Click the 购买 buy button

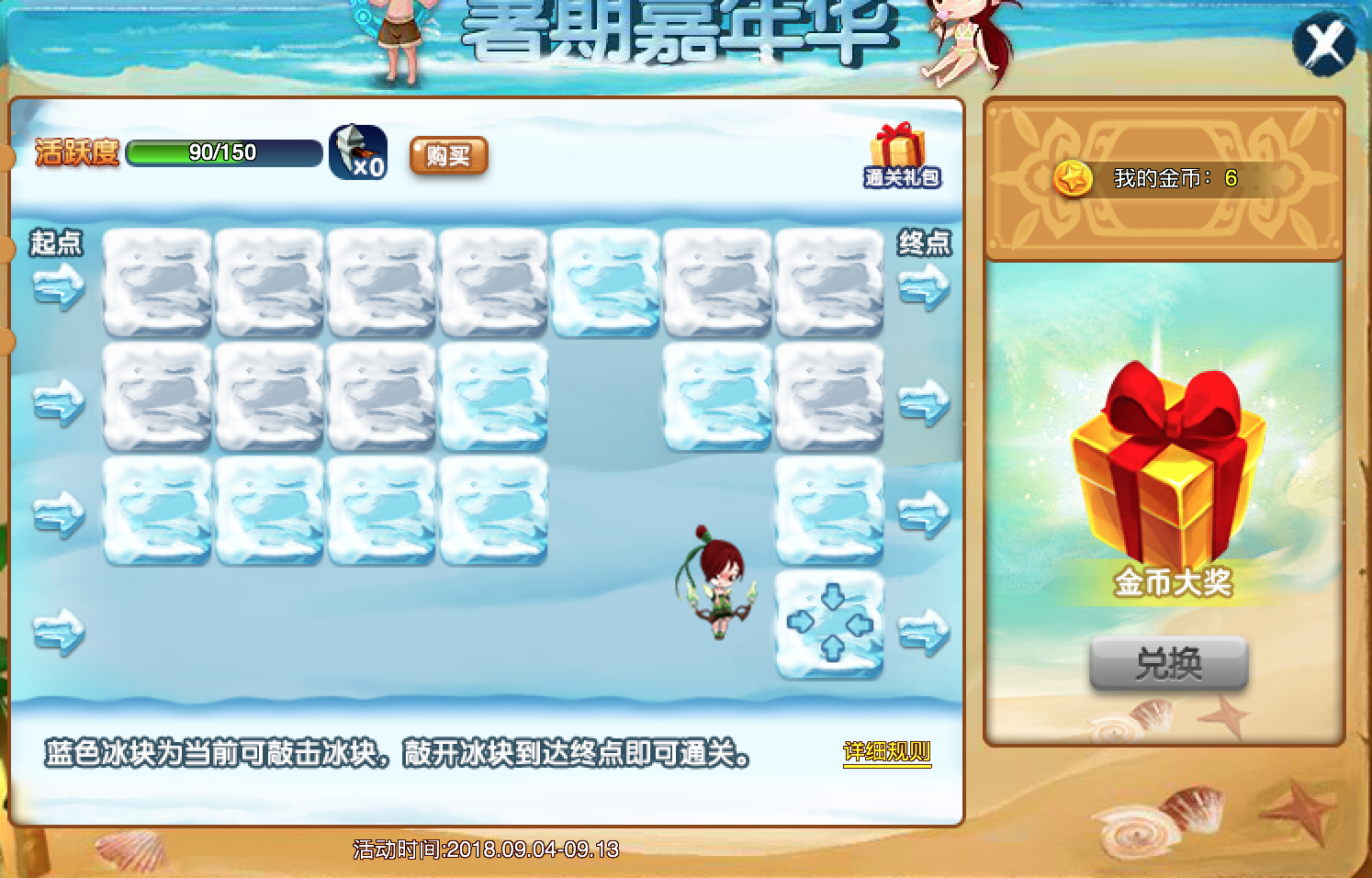[x=447, y=156]
